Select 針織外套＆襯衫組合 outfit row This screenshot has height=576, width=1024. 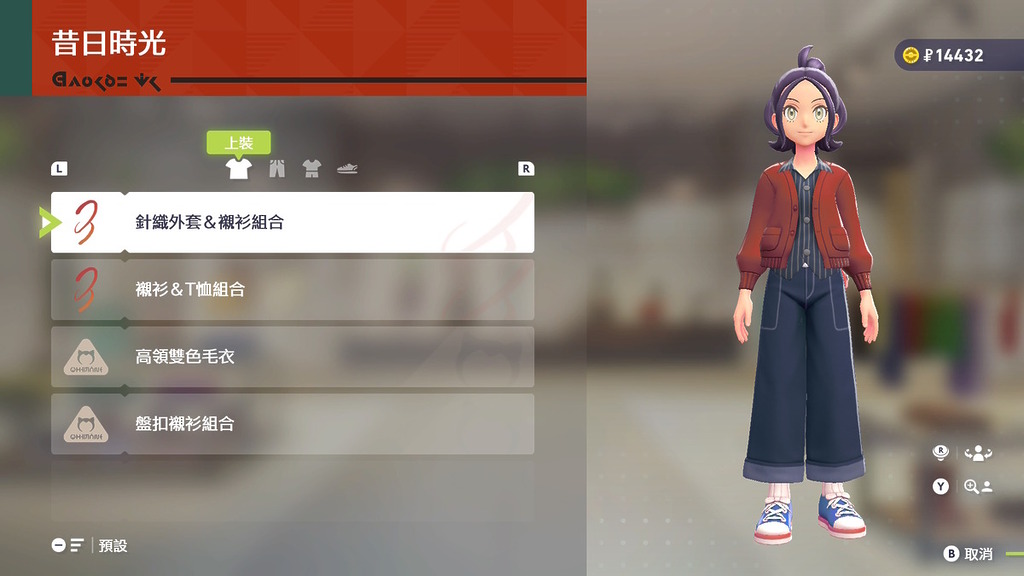292,222
